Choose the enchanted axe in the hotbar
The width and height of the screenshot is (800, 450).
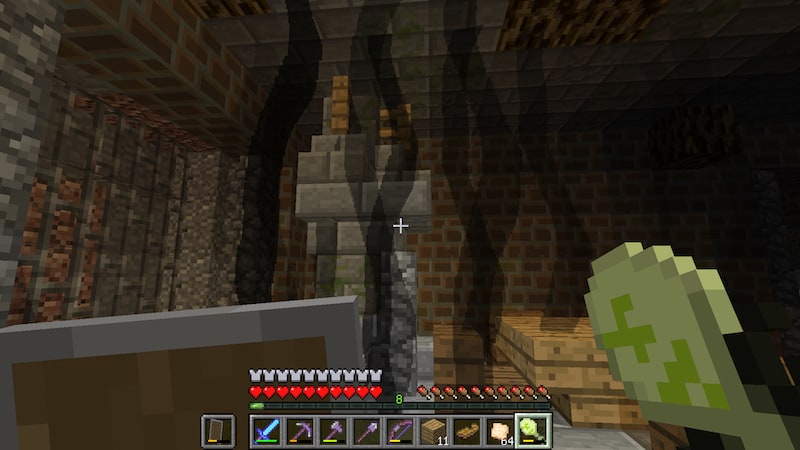(333, 431)
